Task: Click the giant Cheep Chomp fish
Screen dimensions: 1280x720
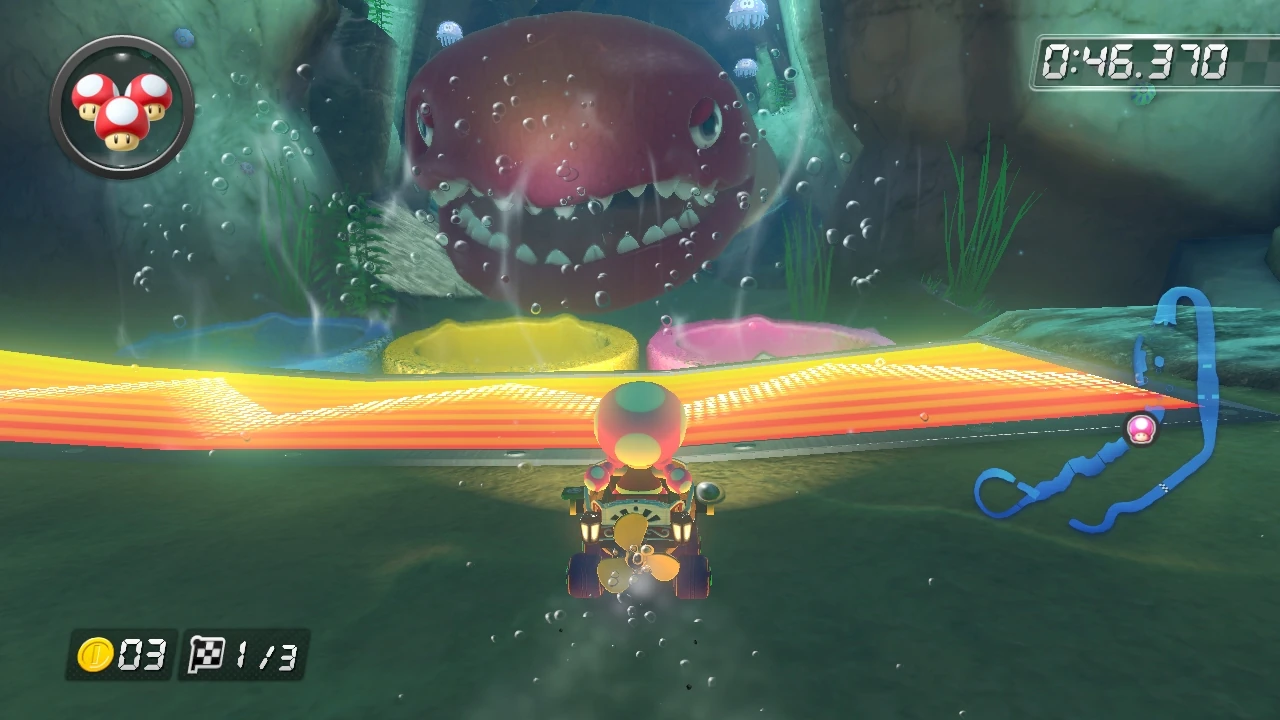Action: [580, 150]
